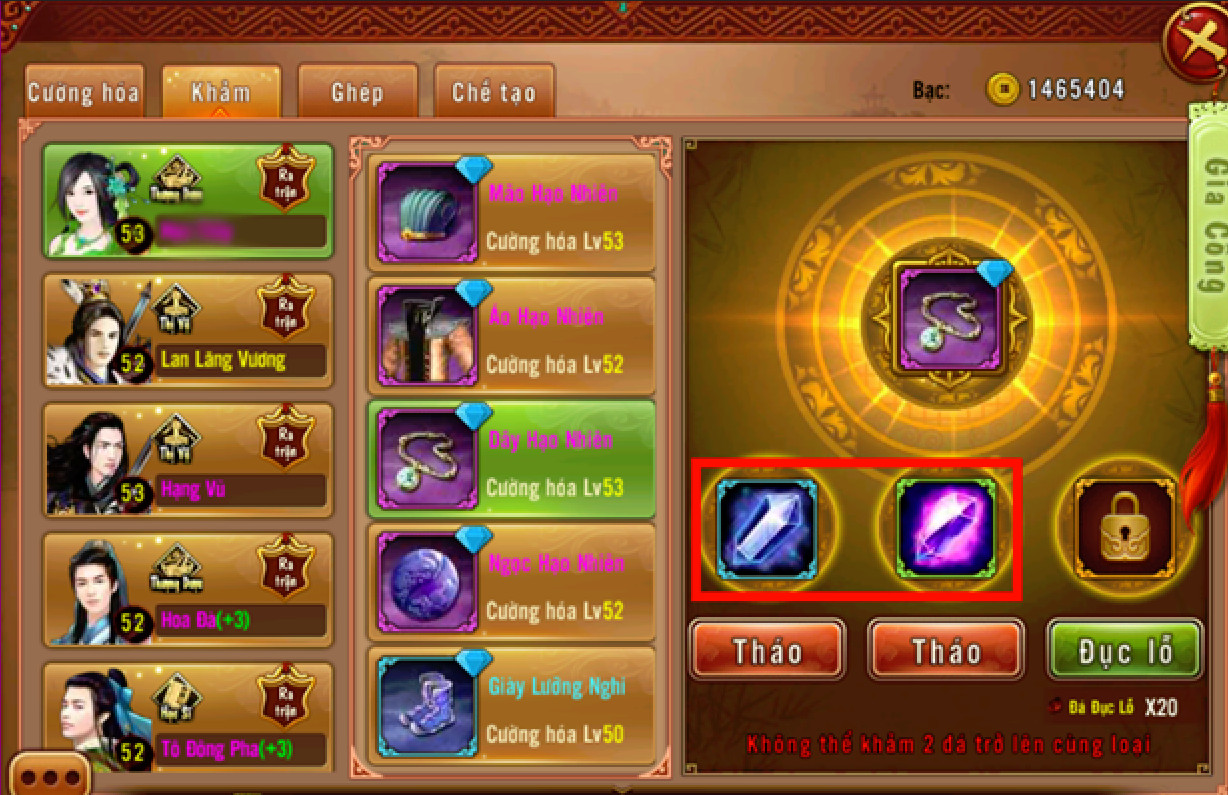Viewport: 1228px width, 795px height.
Task: Select the Mão Hạo Nhiên helmet
Action: pyautogui.click(x=512, y=212)
